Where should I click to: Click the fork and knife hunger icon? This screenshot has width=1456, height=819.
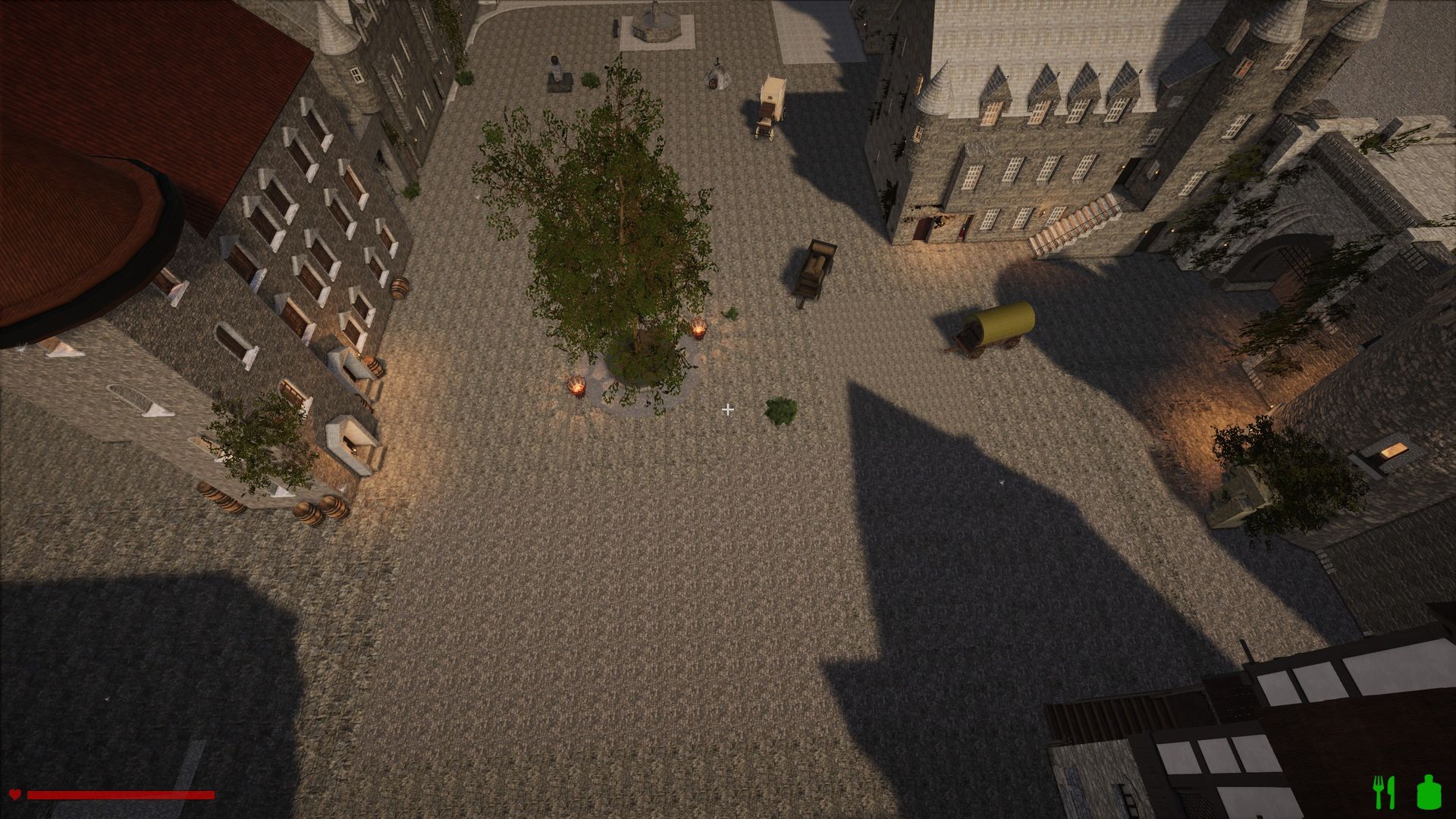tap(1384, 792)
